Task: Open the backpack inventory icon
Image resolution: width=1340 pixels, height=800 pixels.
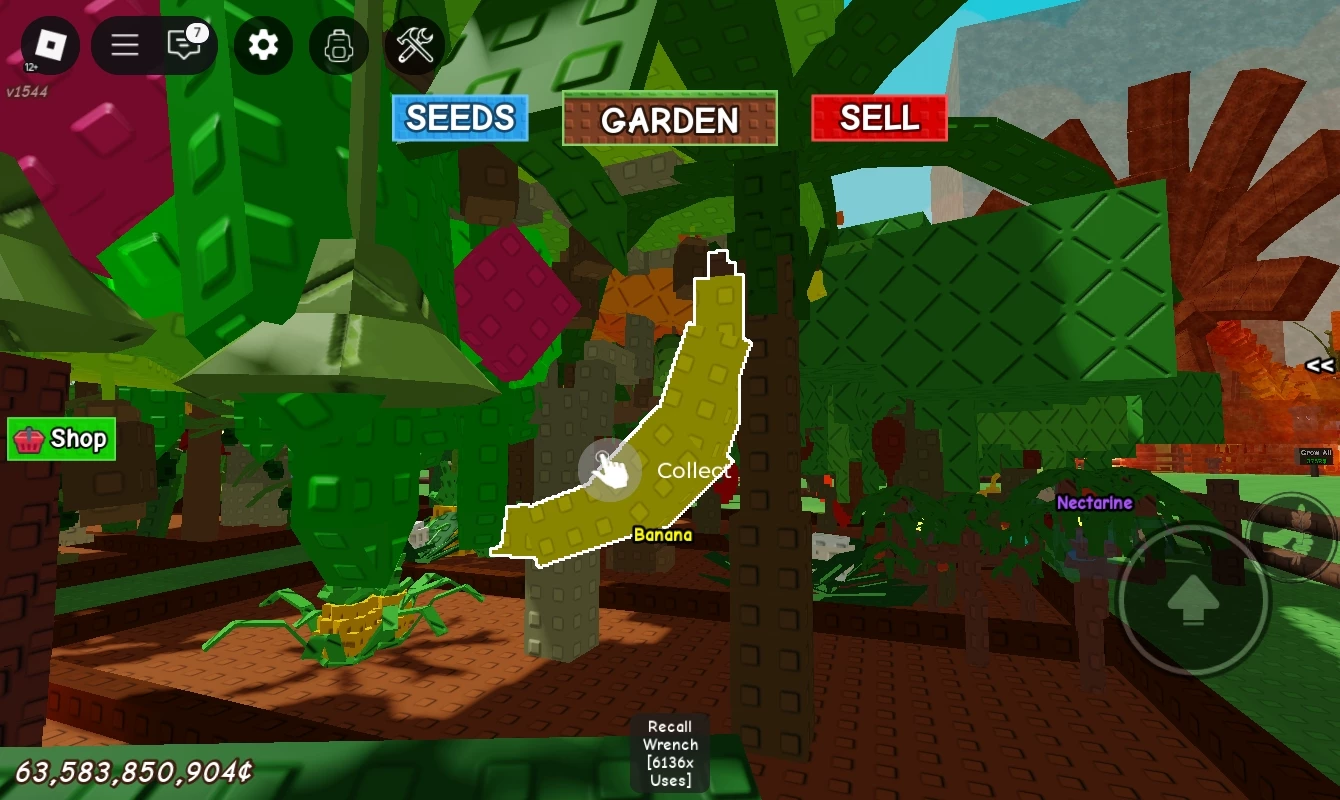Action: tap(339, 45)
